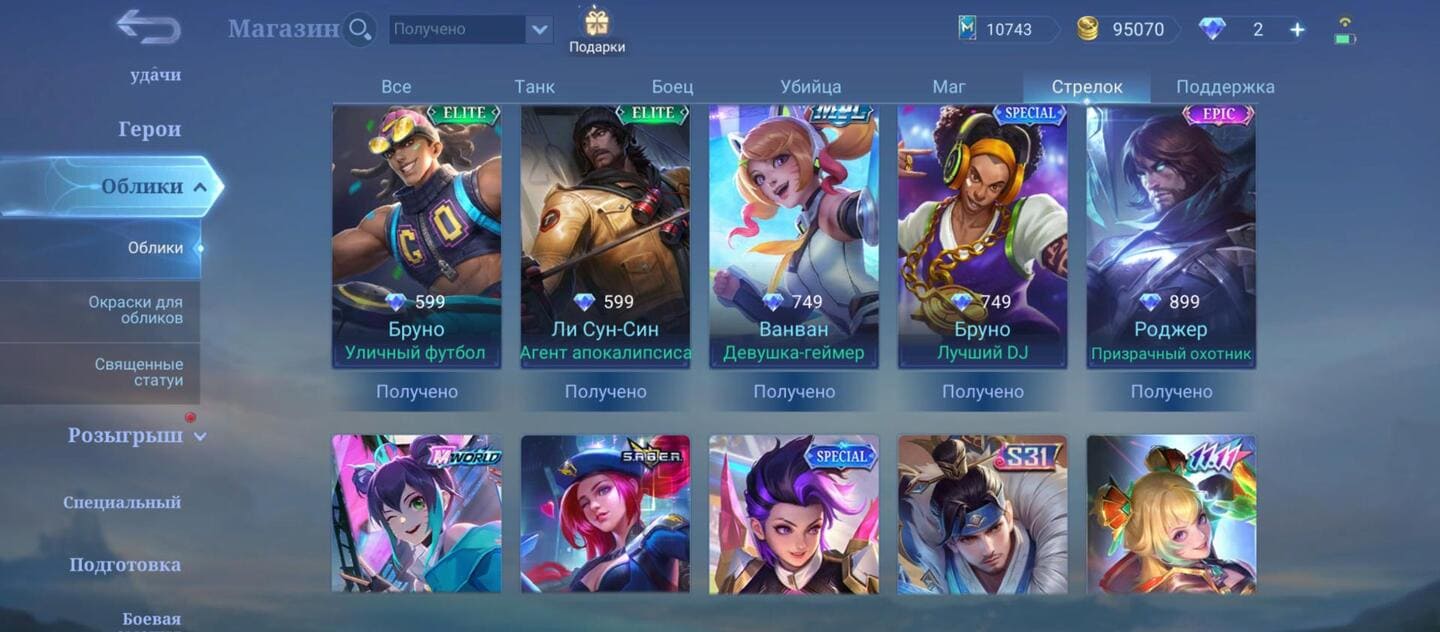Select Бруно Уличный футбол skin card
This screenshot has width=1440, height=632.
tap(416, 237)
